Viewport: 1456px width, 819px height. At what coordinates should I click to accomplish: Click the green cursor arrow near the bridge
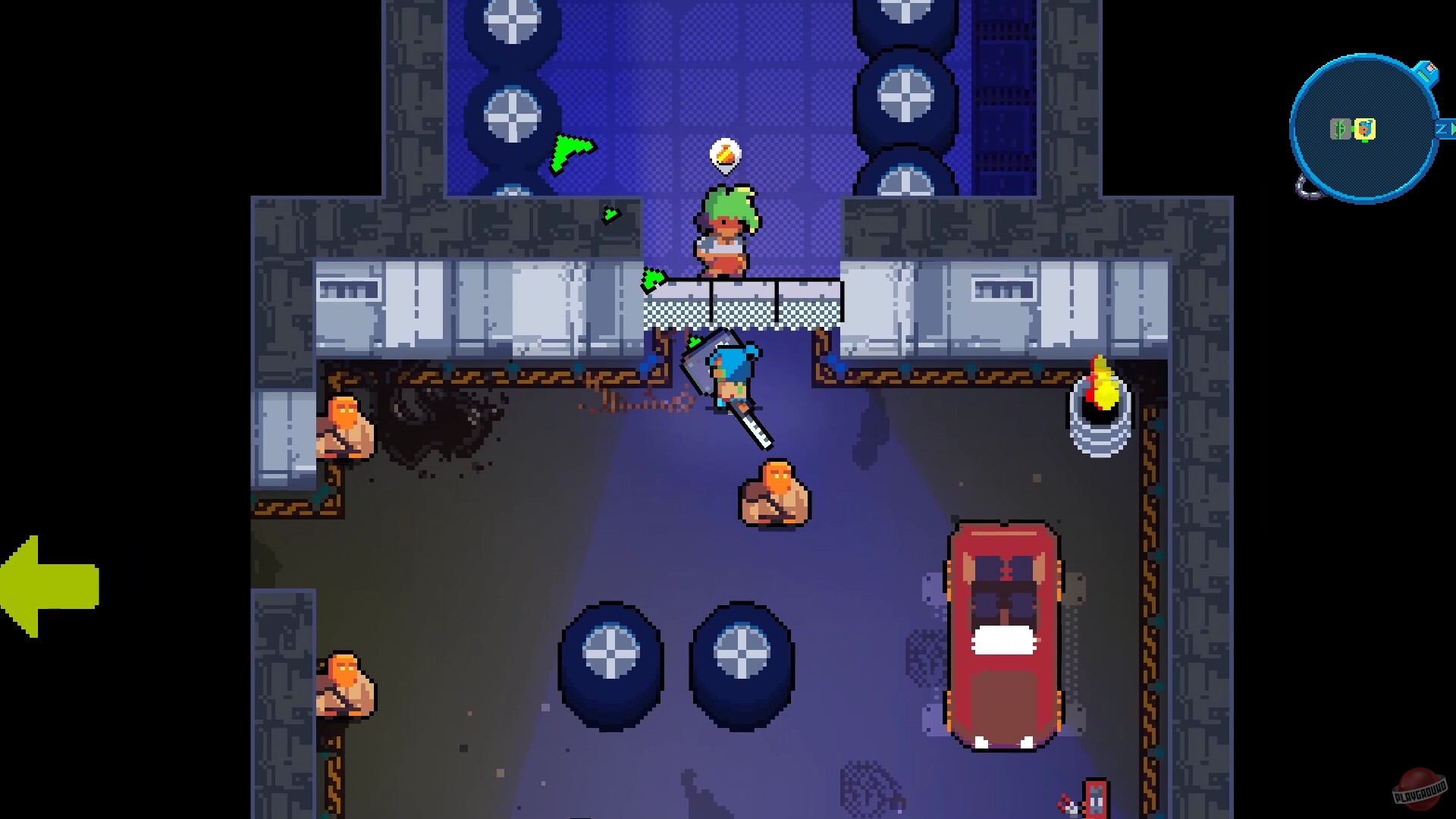[x=652, y=281]
